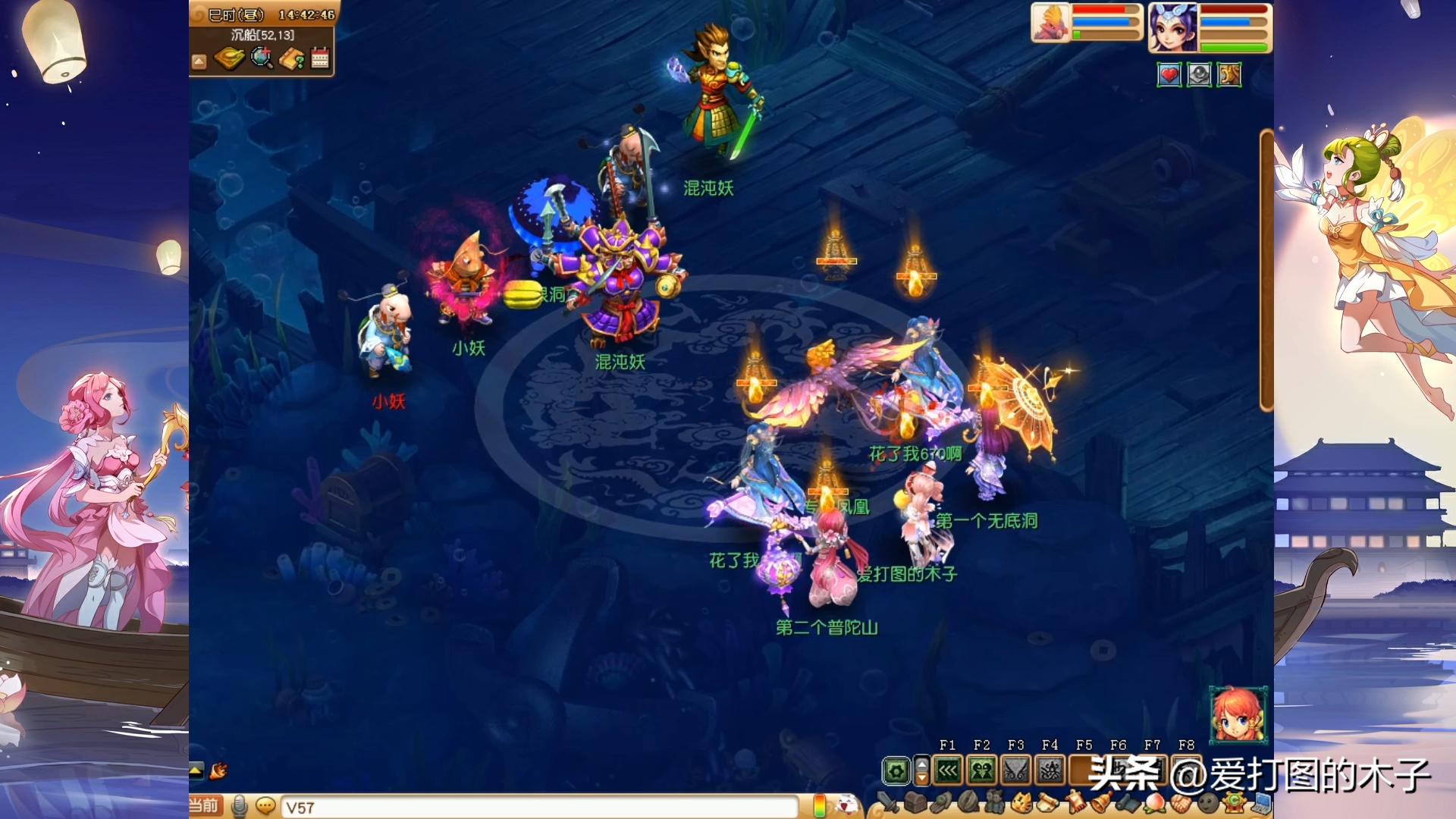Open the calendar activity schedule
The height and width of the screenshot is (819, 1456).
pos(320,58)
